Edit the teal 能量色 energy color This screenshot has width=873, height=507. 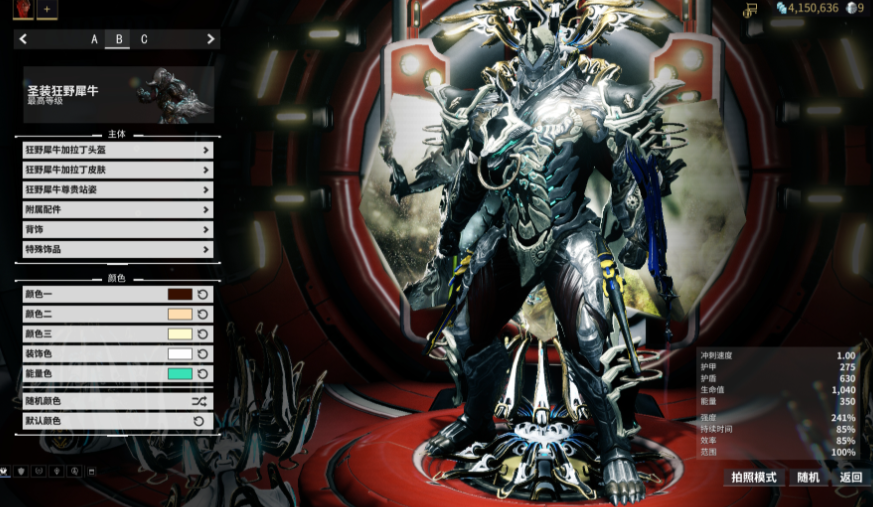coord(180,374)
